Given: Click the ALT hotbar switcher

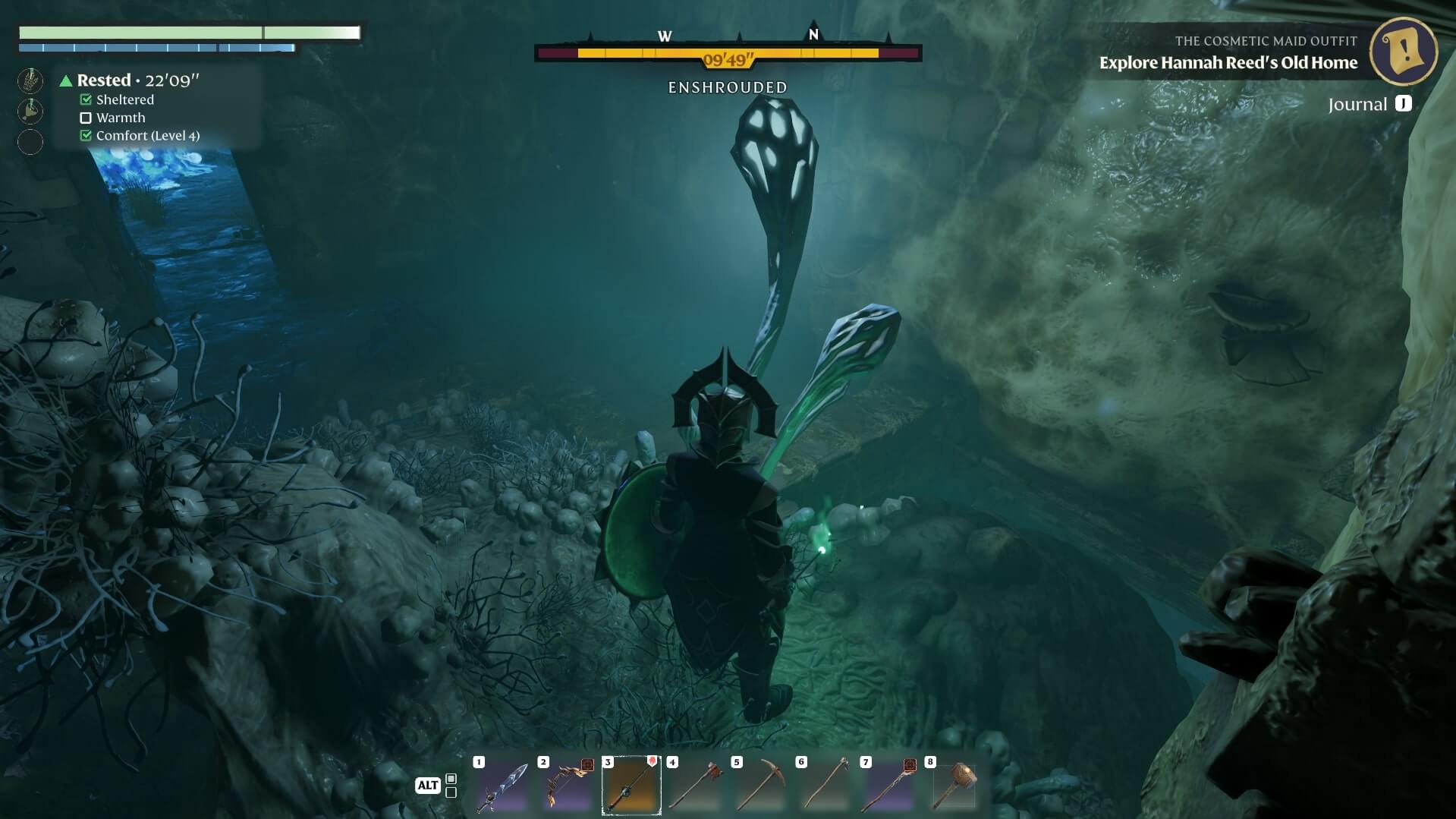Looking at the screenshot, I should click(x=427, y=785).
